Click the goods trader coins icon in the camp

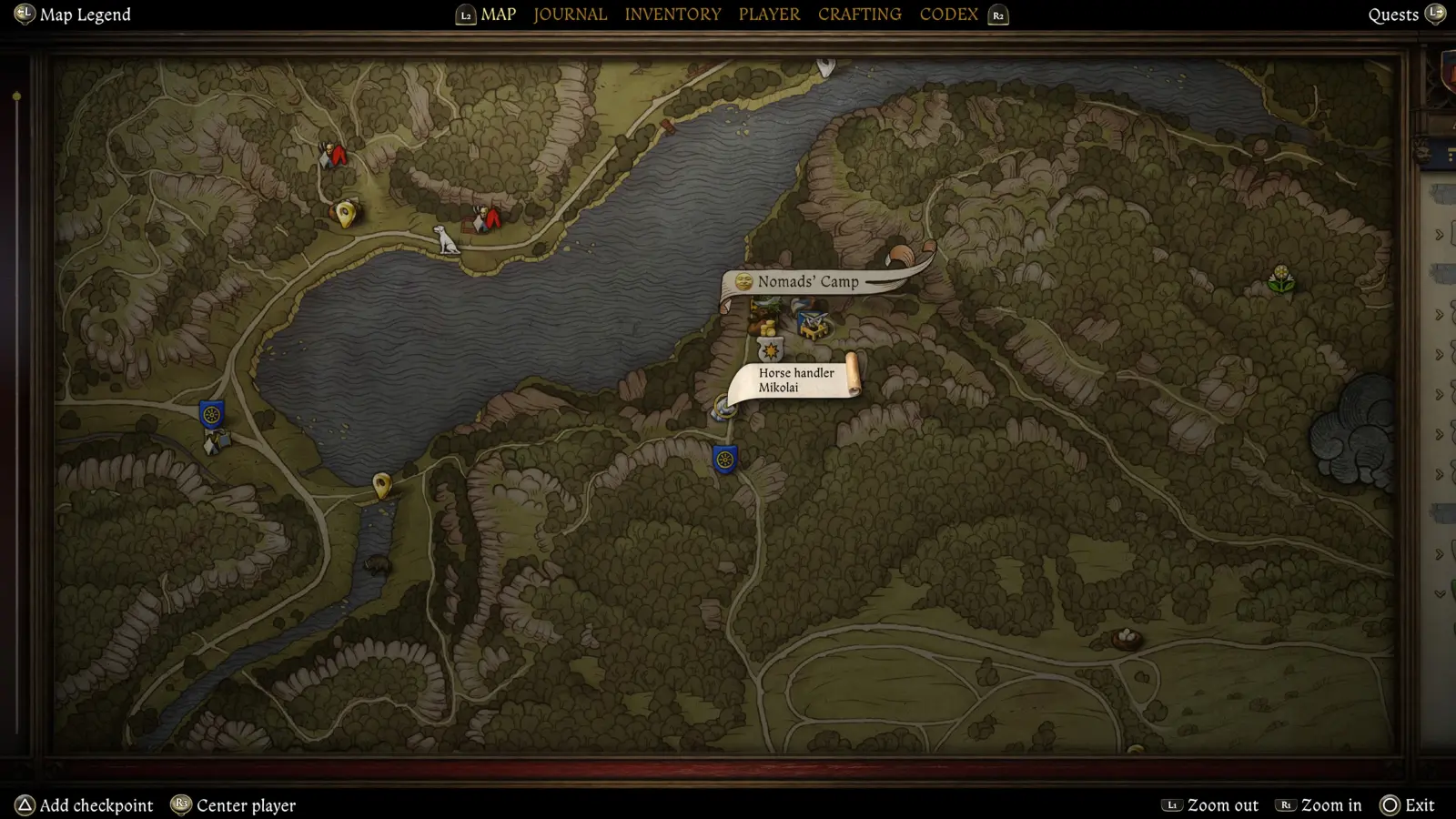[x=768, y=329]
